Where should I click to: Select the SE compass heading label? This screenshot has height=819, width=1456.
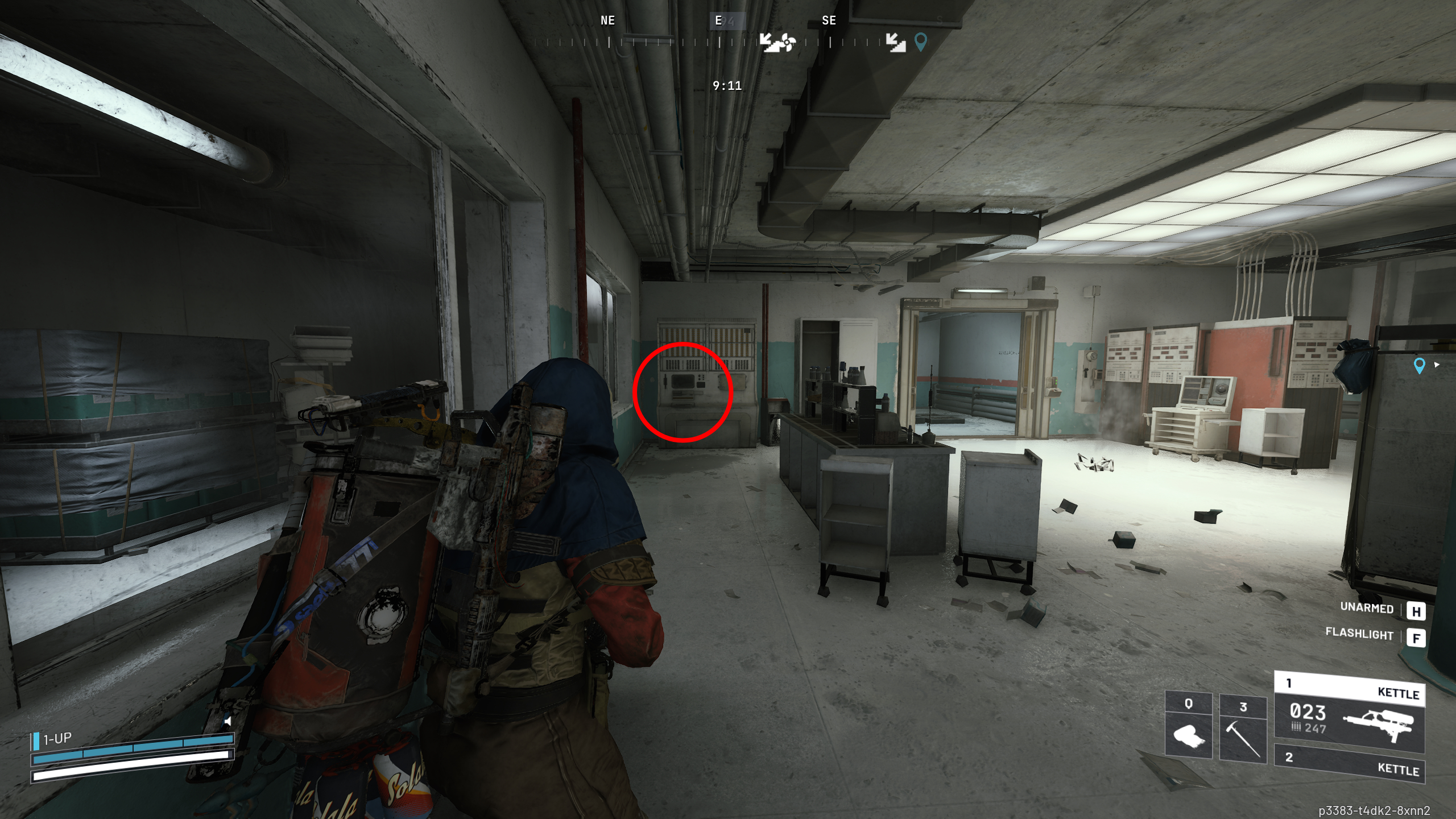[x=829, y=20]
